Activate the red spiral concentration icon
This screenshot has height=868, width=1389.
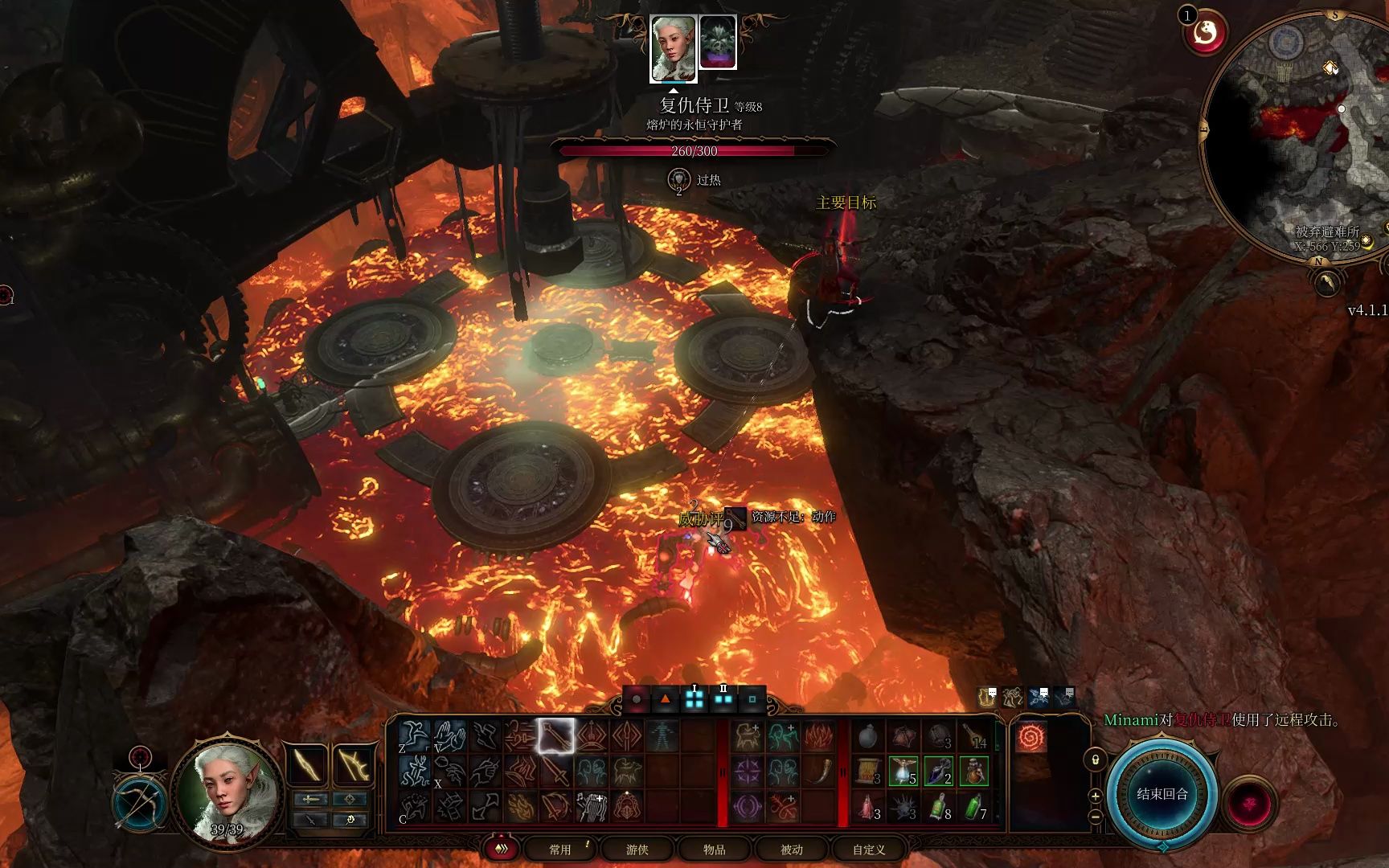click(x=1030, y=737)
